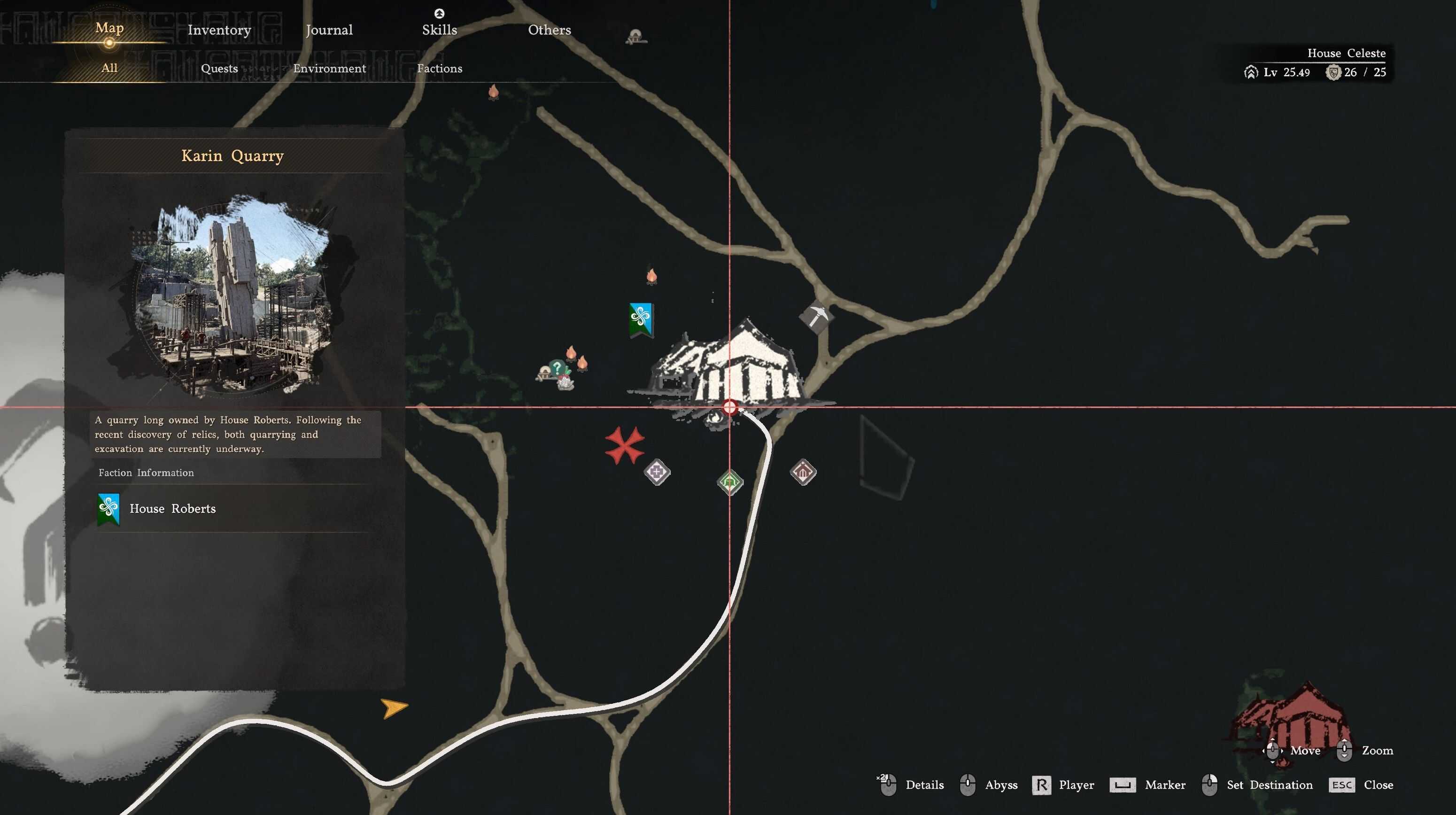Select the teal question mark marker
Screen dimensions: 1456x815
click(557, 368)
